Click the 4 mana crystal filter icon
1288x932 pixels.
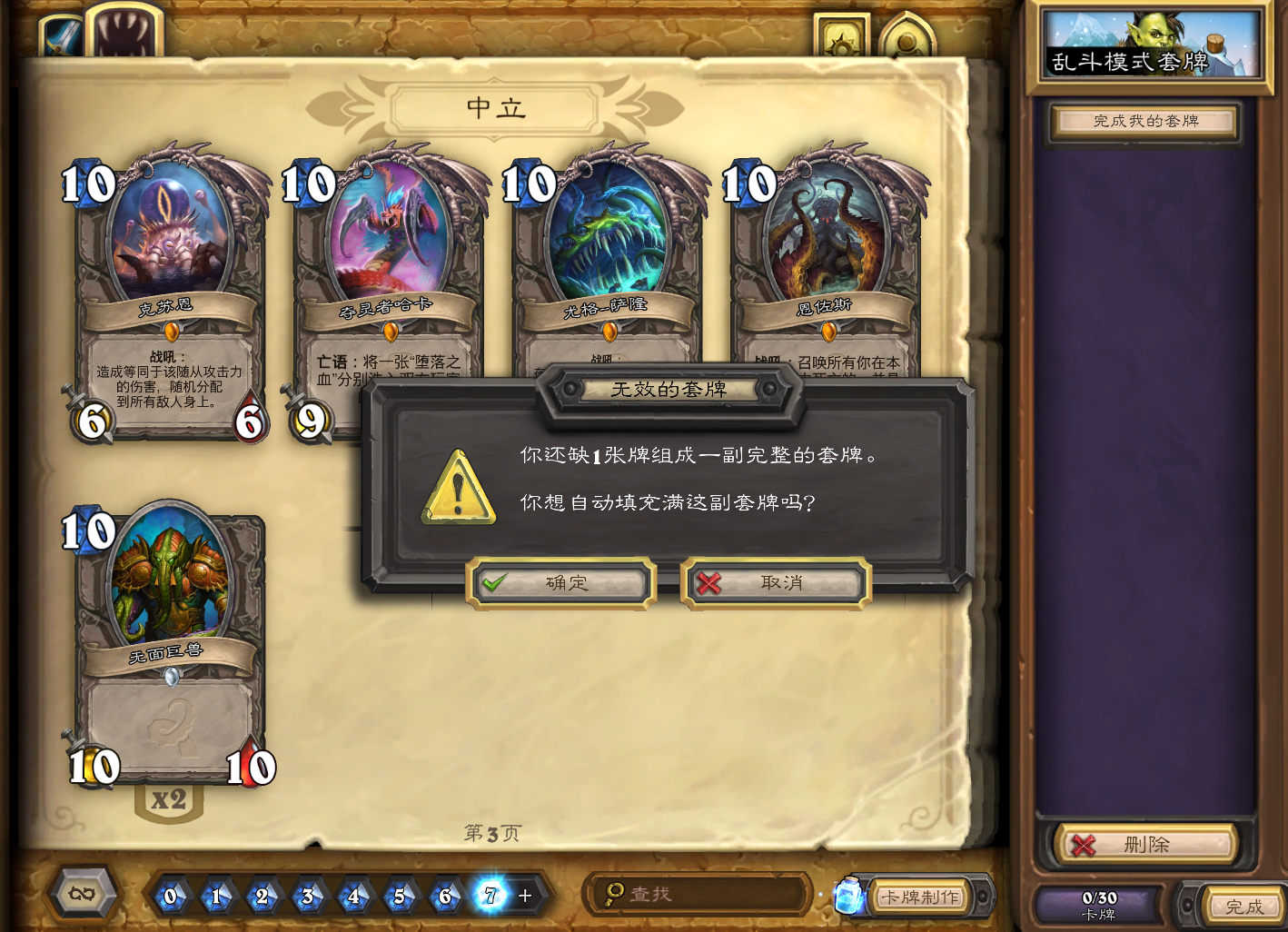tap(354, 897)
